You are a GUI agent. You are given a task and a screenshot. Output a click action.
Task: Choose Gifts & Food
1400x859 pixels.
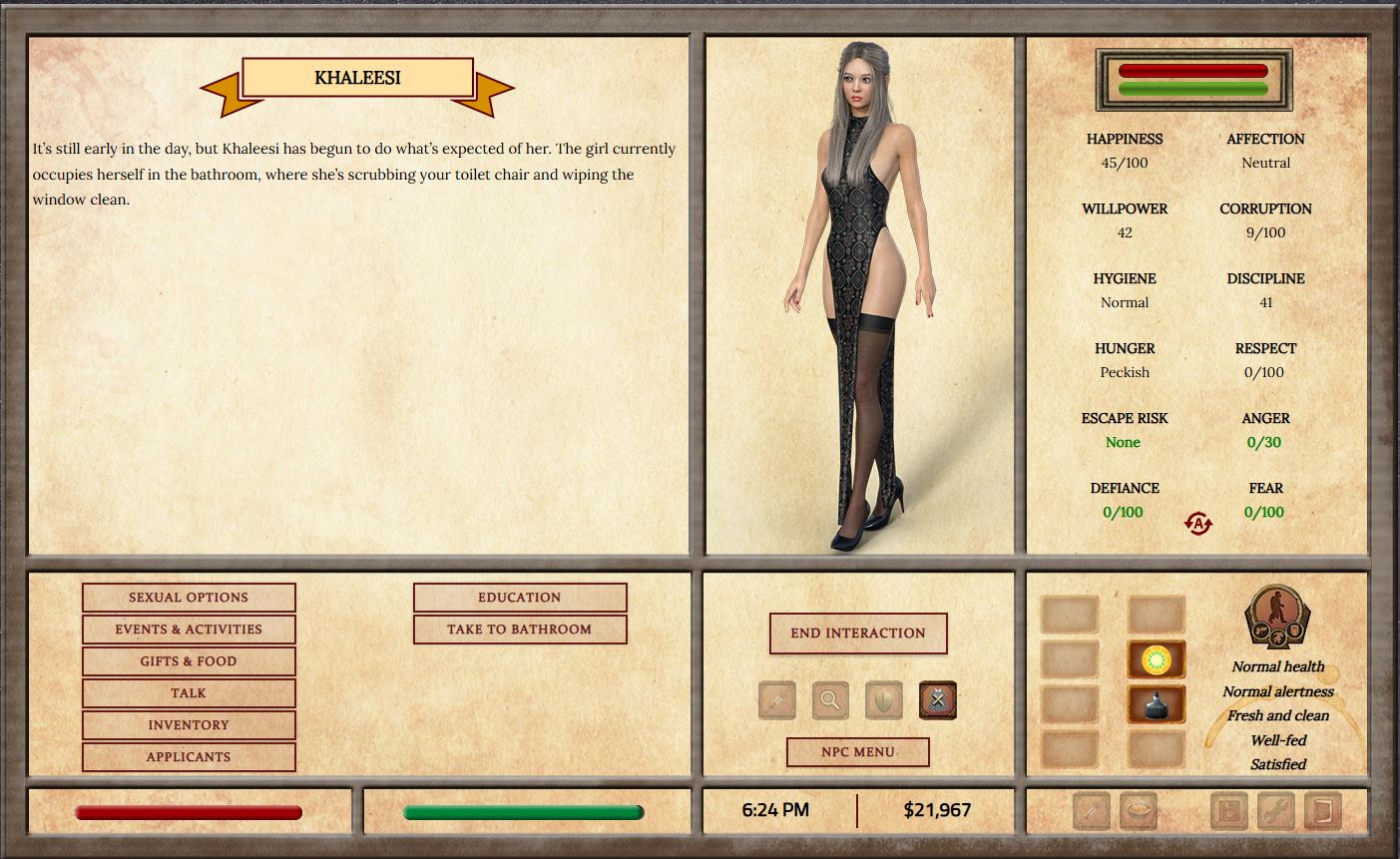pyautogui.click(x=189, y=661)
